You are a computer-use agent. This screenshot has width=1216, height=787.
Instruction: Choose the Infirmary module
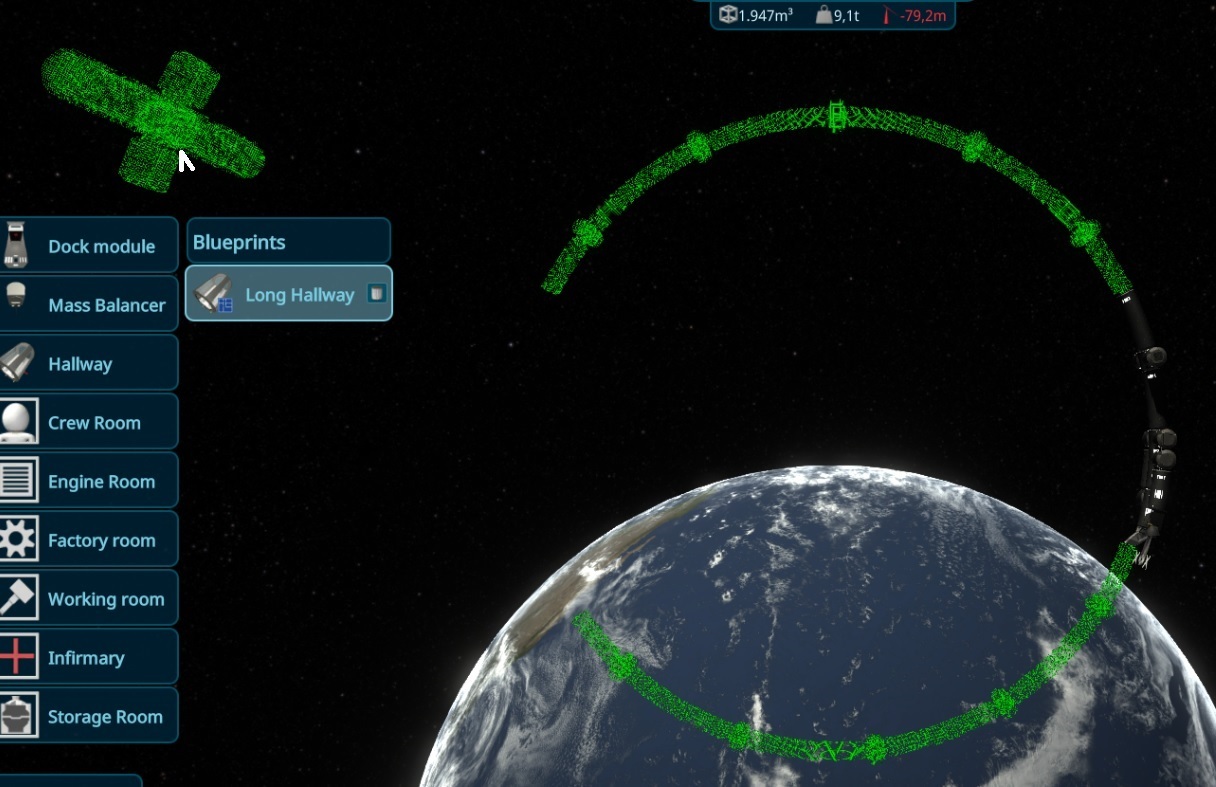89,658
